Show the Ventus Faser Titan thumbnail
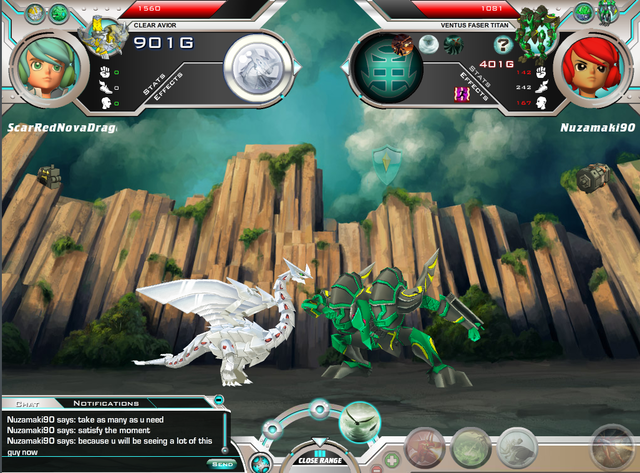Image resolution: width=640 pixels, height=473 pixels. pyautogui.click(x=537, y=36)
